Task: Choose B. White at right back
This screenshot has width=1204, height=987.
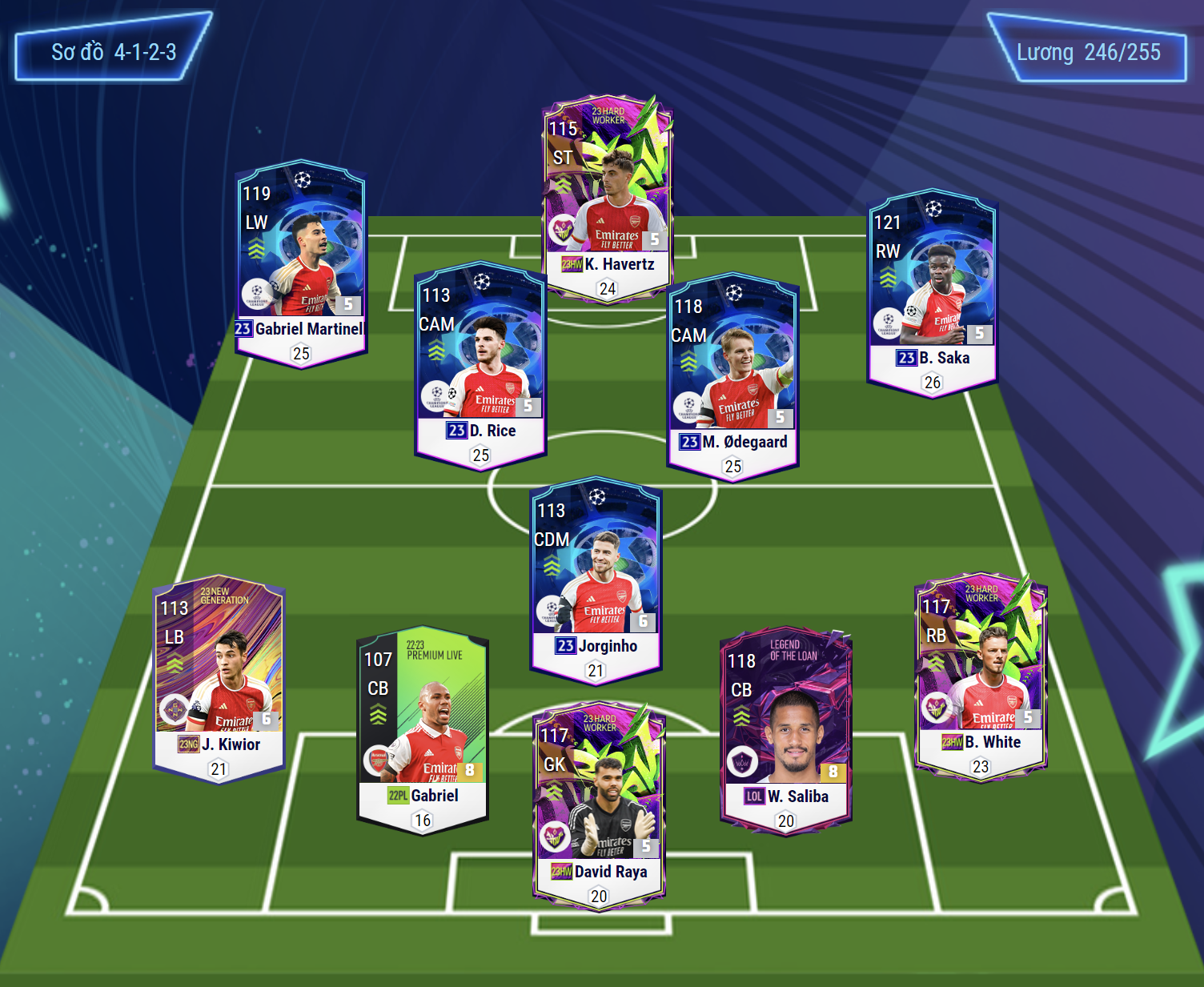Action: 981,677
